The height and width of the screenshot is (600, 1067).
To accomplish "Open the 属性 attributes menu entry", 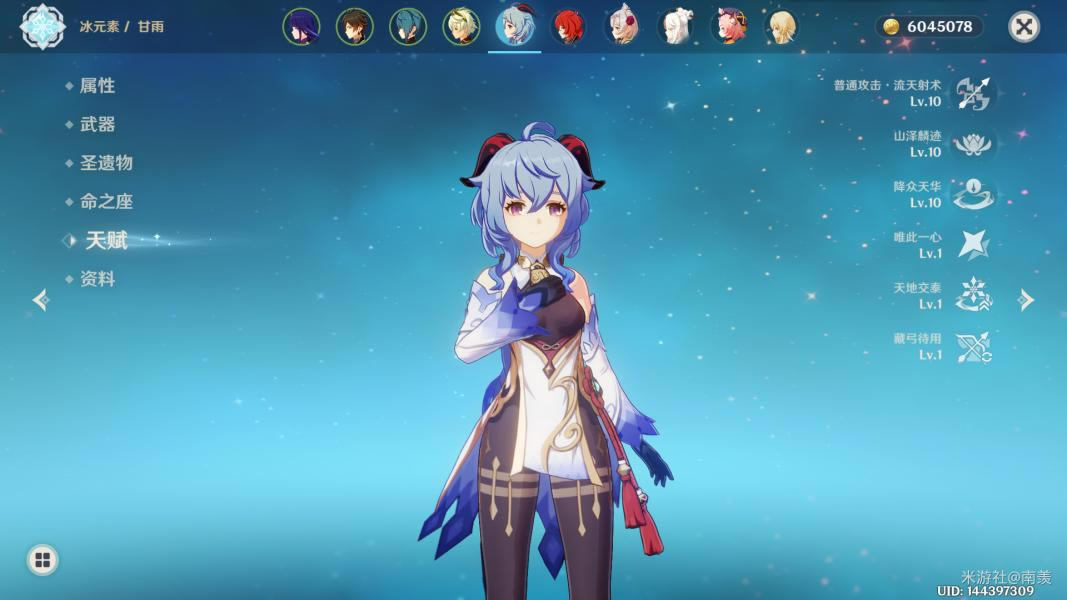I will [97, 86].
